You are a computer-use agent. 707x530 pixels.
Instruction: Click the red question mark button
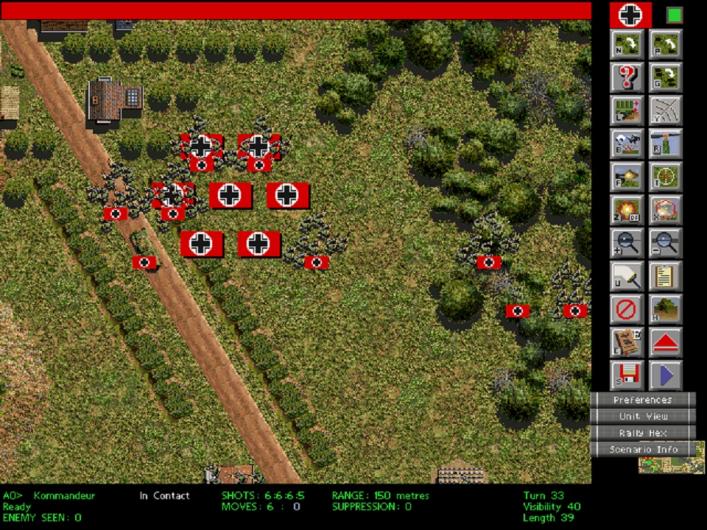627,77
